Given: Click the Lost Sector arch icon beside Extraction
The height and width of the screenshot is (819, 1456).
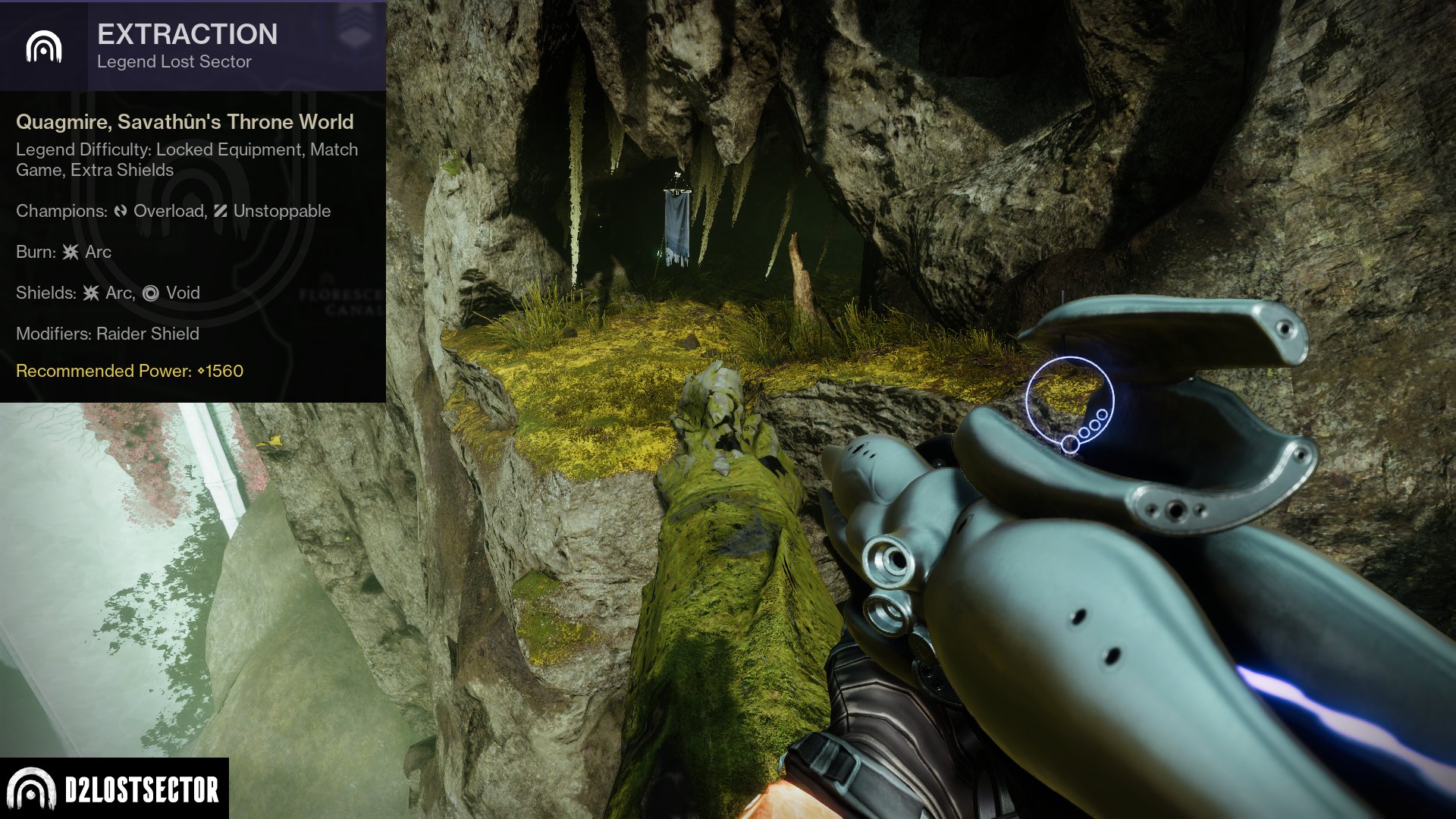Looking at the screenshot, I should point(43,47).
